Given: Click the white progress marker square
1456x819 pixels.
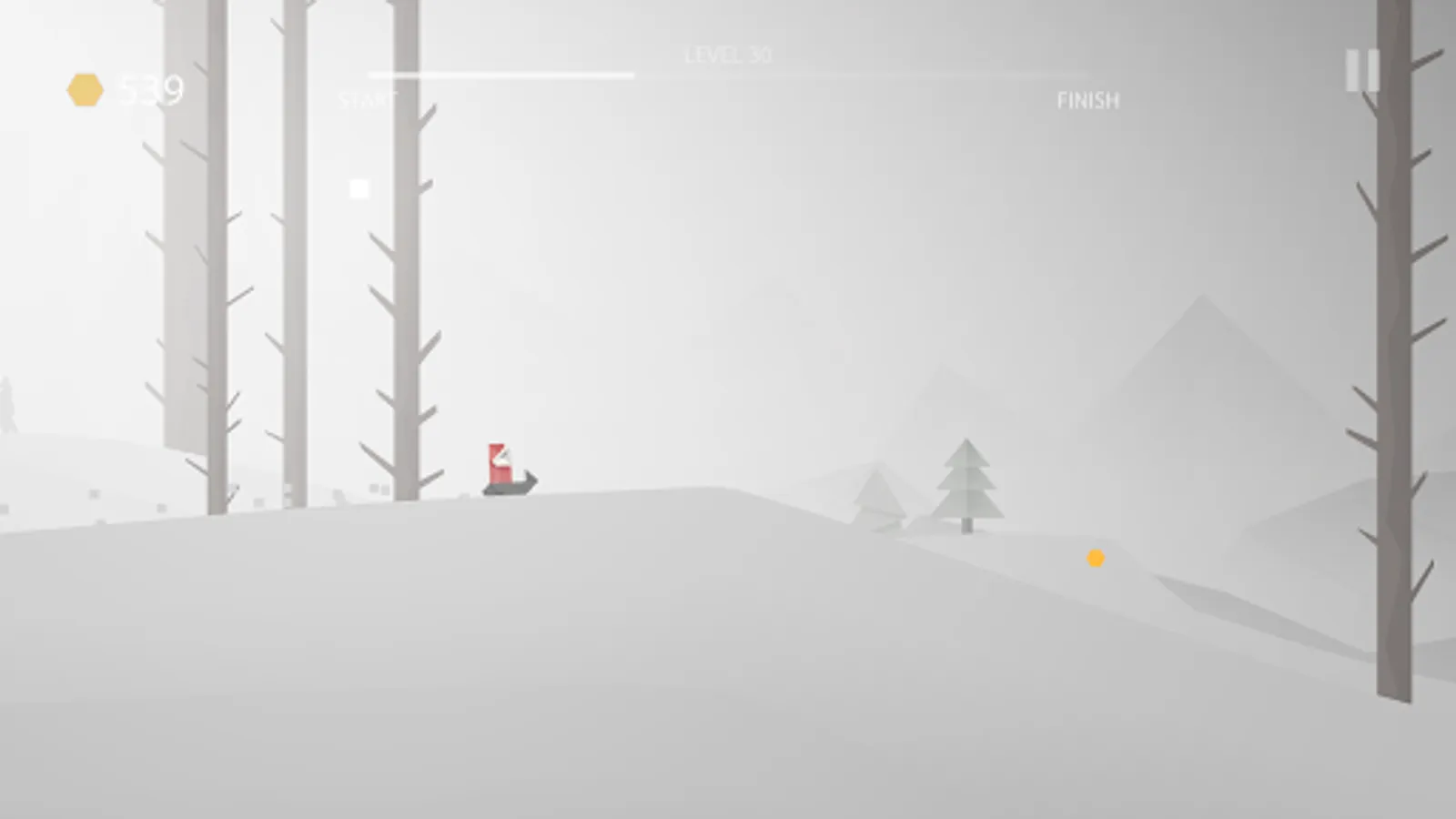Looking at the screenshot, I should 359,188.
